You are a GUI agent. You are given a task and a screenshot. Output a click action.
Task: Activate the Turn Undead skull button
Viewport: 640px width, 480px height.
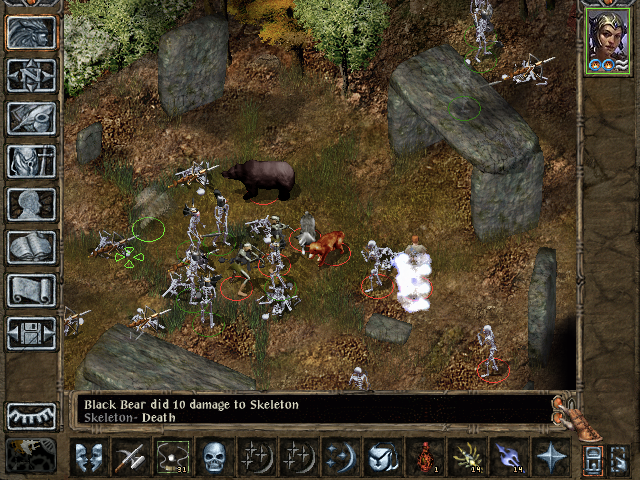point(214,457)
